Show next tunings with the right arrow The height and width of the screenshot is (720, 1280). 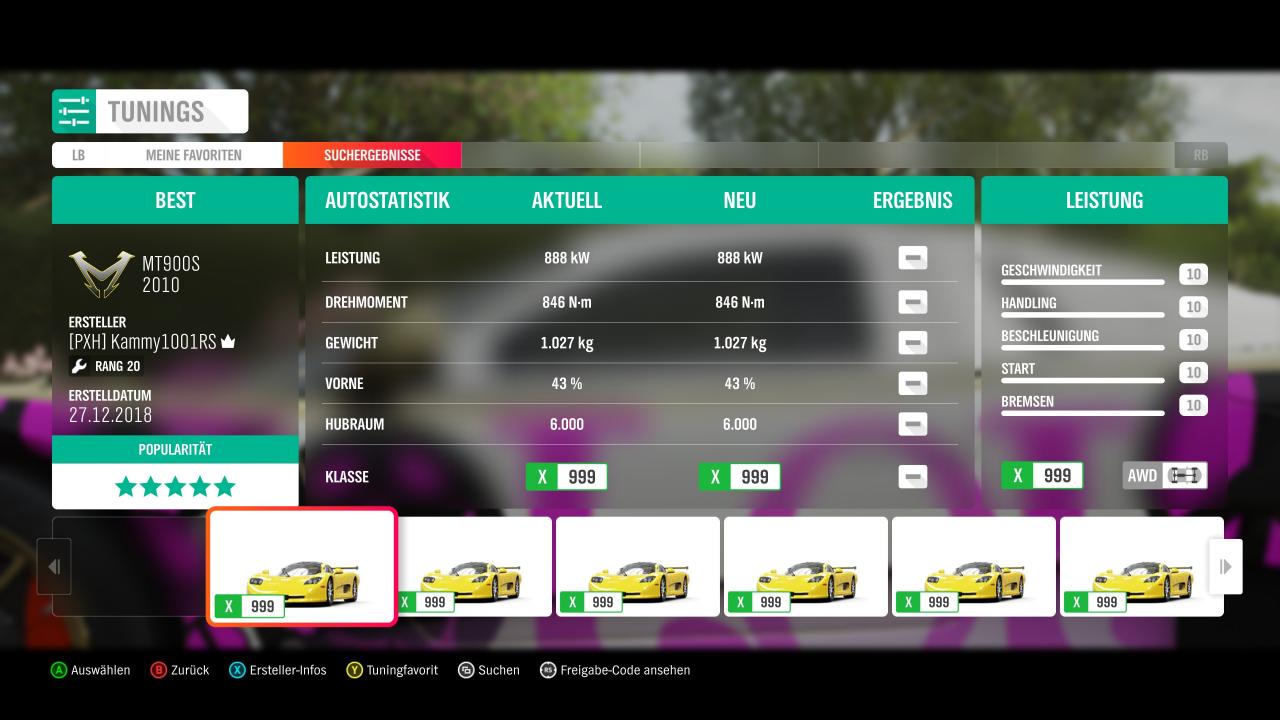[x=1225, y=567]
